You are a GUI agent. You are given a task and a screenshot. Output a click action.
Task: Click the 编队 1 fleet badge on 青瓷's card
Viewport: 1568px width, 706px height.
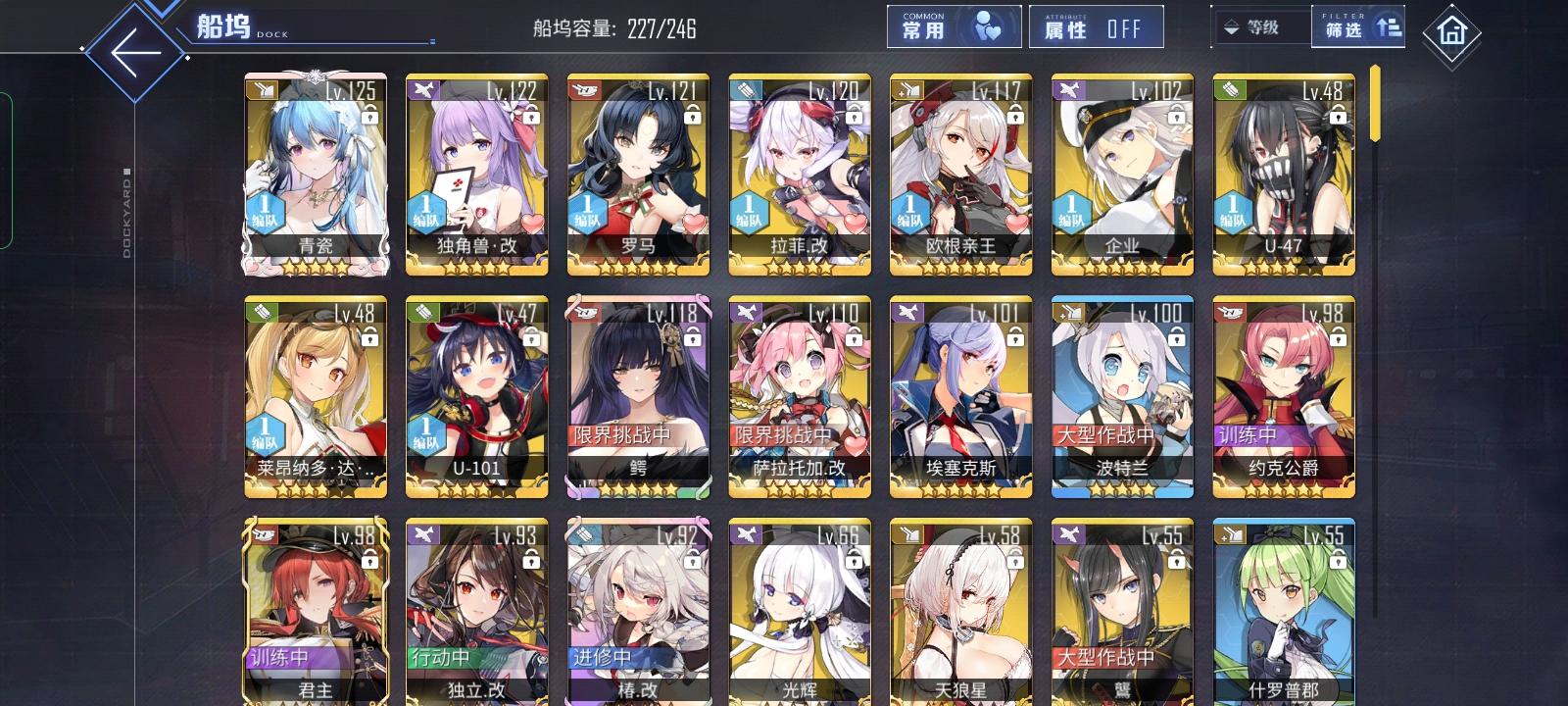click(263, 209)
